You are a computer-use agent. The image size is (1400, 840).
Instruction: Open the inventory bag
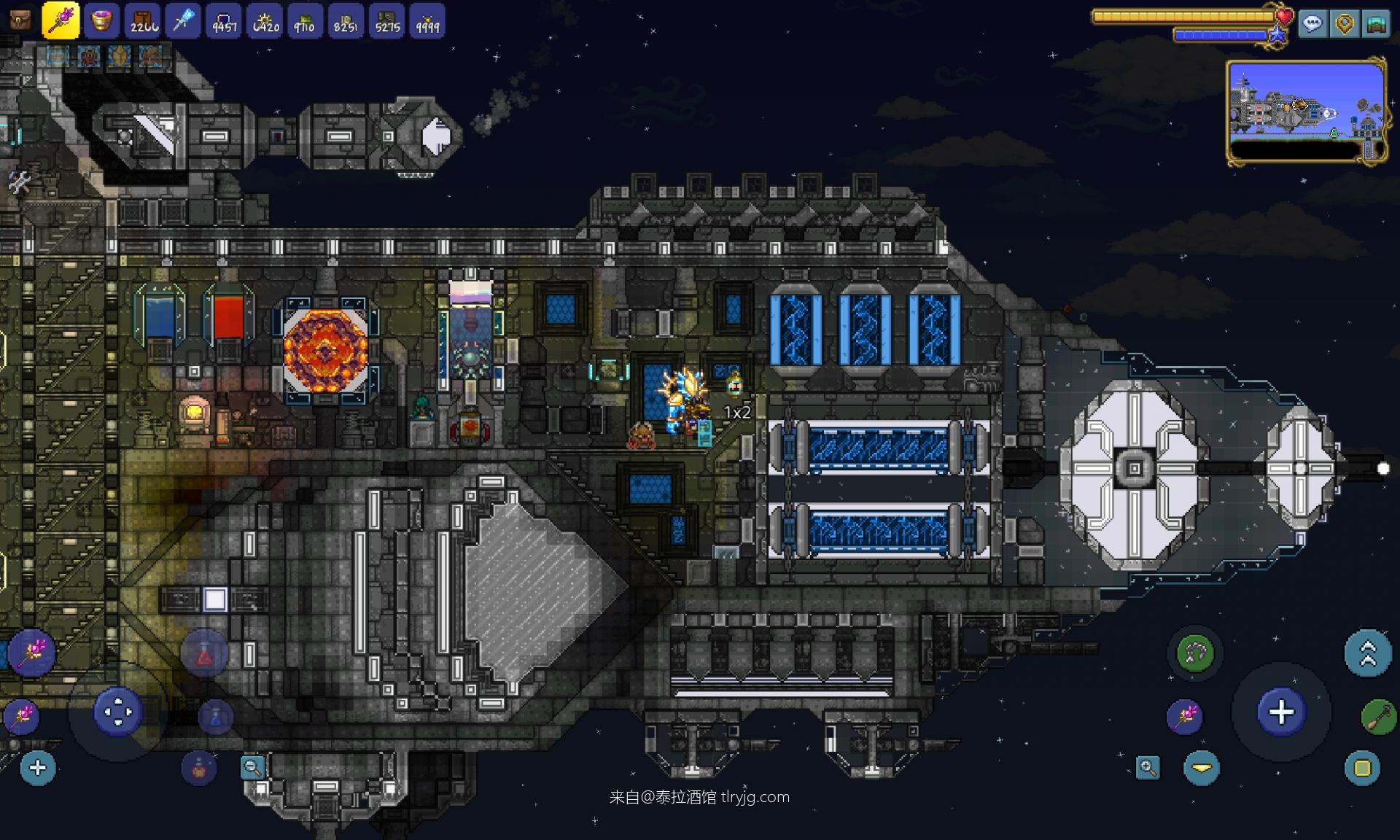pos(20,19)
